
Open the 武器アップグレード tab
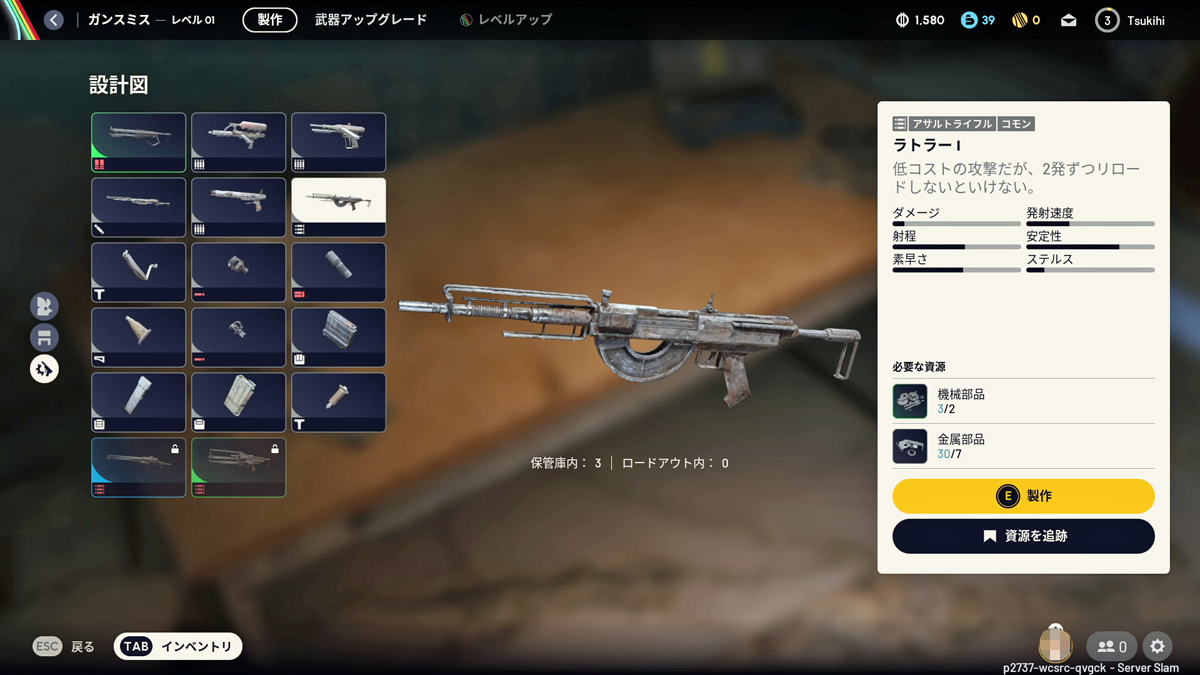pyautogui.click(x=370, y=20)
